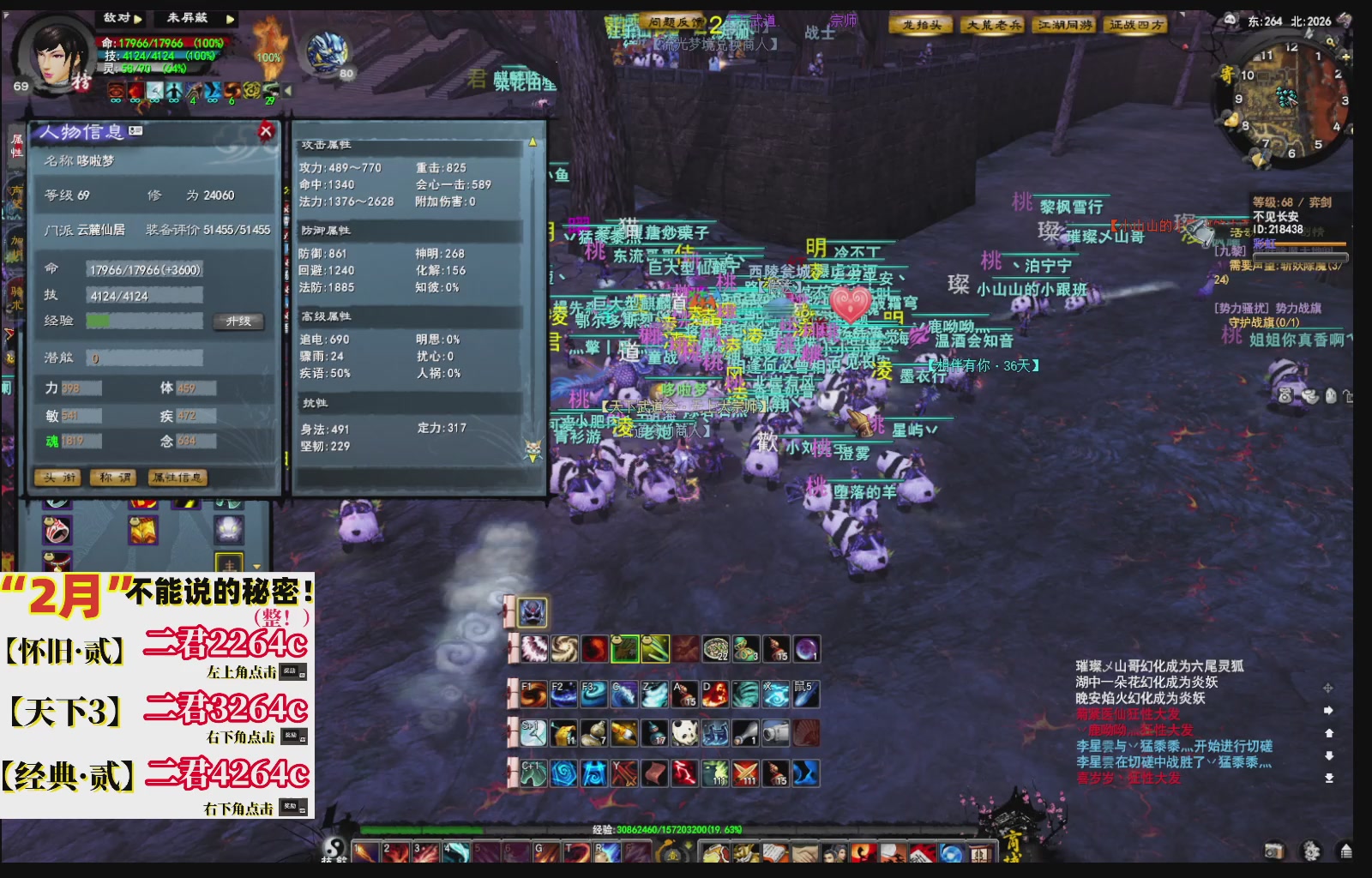Open the 称谓 title tab

point(113,478)
